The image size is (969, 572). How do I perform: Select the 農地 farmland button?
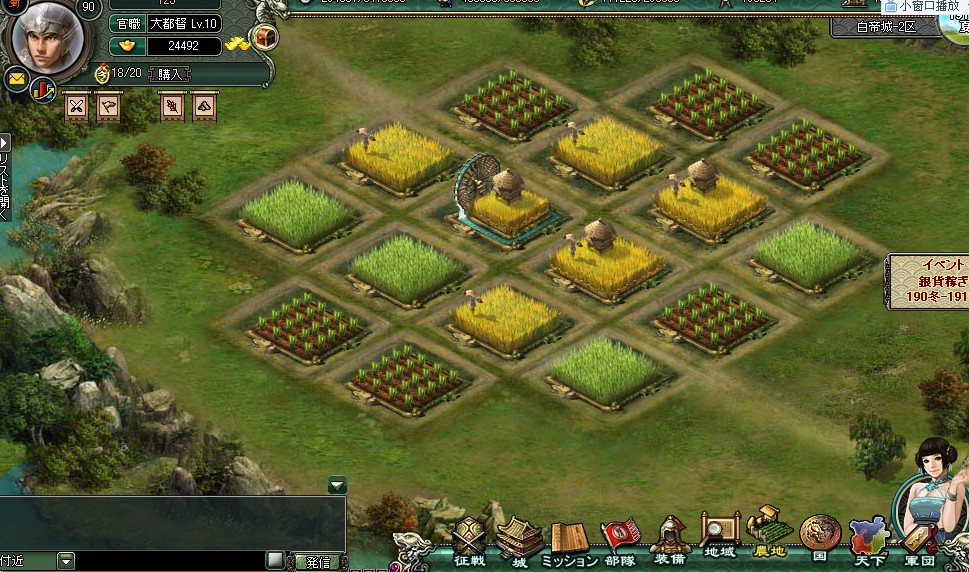tap(769, 535)
